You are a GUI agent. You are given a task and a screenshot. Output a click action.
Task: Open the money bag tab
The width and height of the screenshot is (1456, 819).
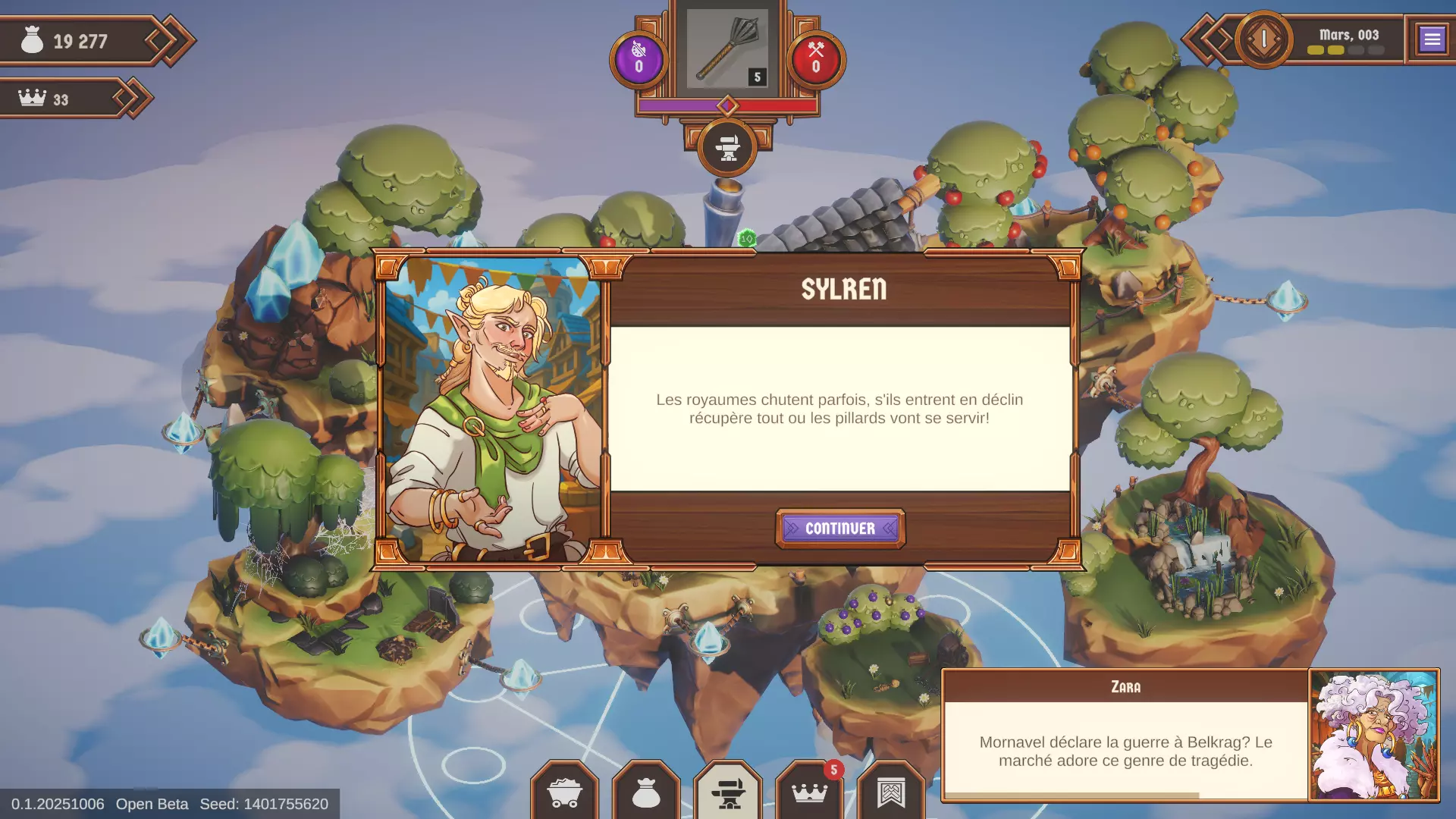coord(646,793)
